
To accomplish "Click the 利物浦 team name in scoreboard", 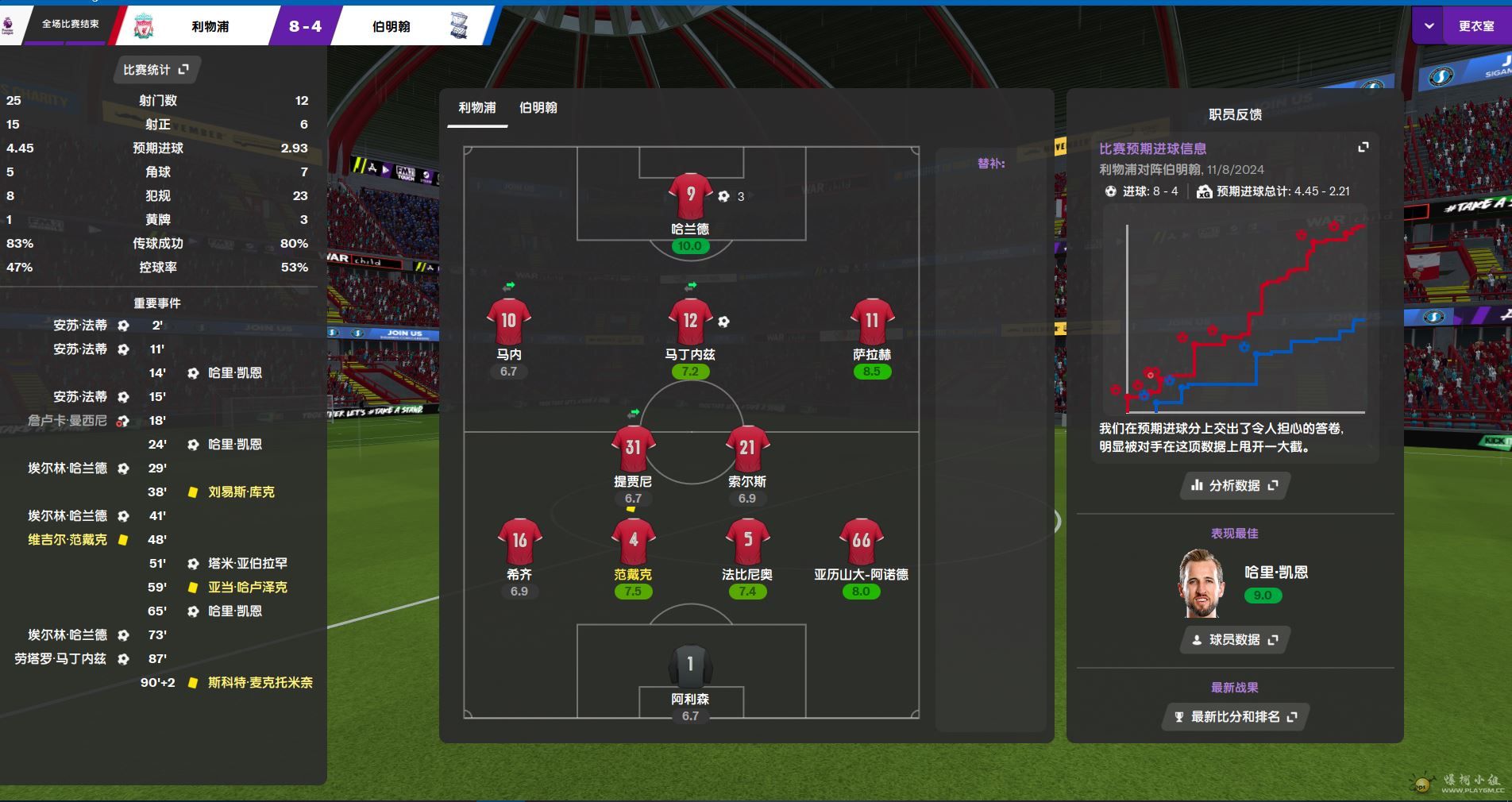I will pyautogui.click(x=210, y=26).
